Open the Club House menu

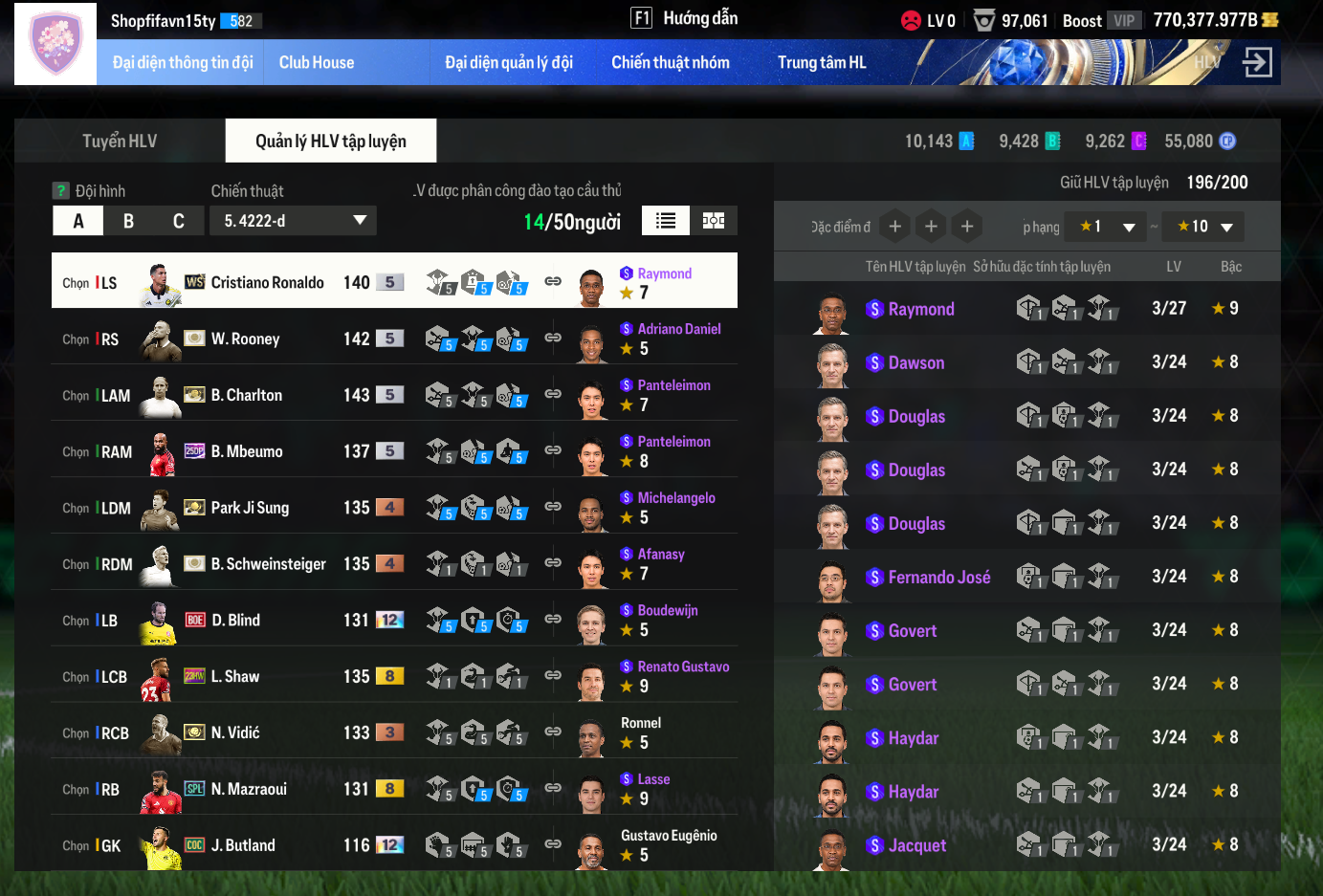pos(317,63)
